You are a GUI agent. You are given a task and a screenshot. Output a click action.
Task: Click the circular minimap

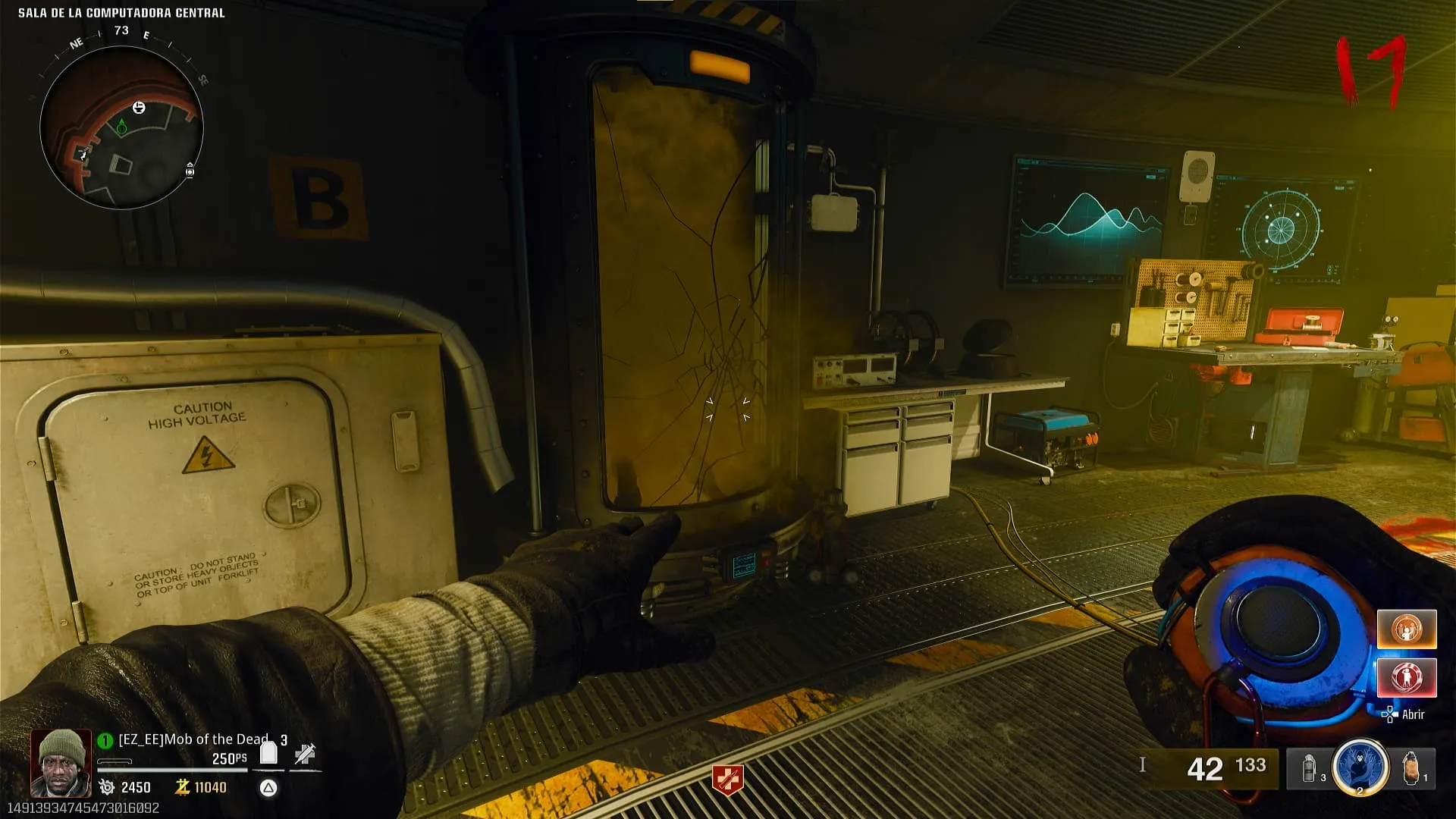click(x=121, y=127)
